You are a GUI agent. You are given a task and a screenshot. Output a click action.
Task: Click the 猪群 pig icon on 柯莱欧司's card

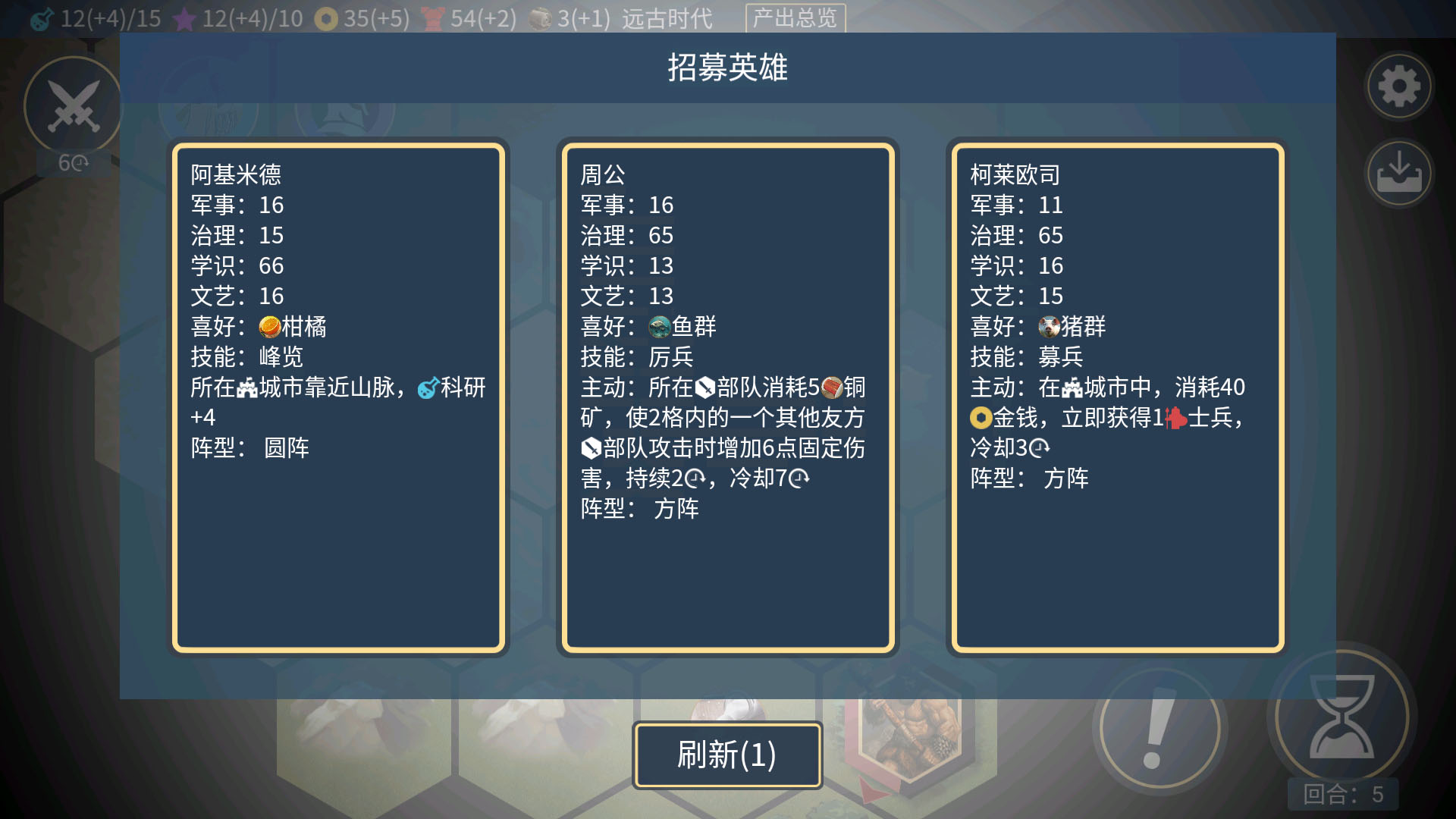[1049, 326]
